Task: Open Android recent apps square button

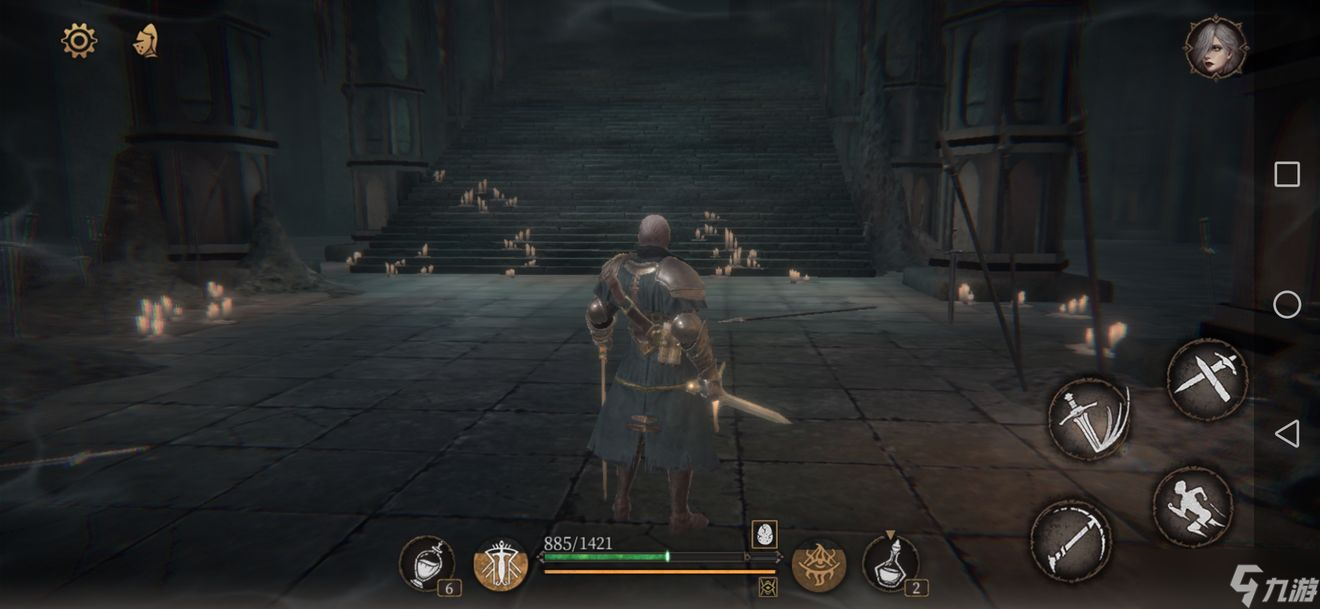Action: [1287, 175]
